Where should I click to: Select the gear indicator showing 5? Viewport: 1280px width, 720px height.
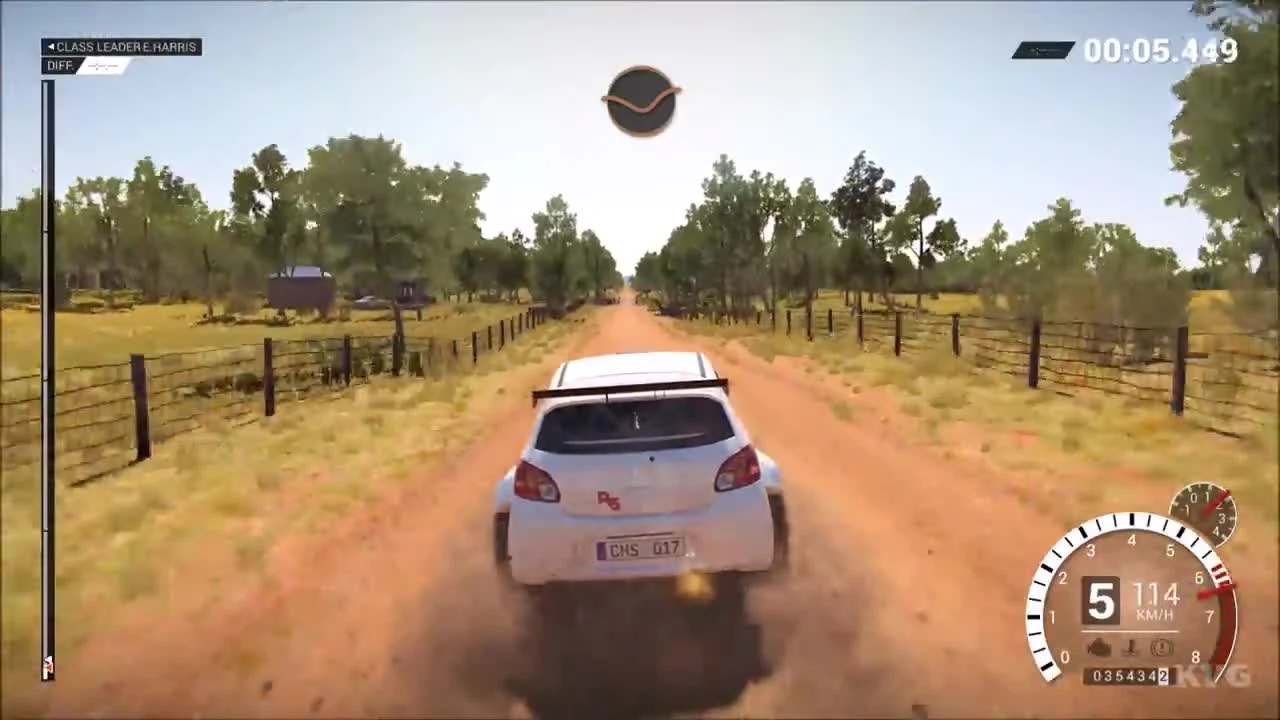[1100, 598]
